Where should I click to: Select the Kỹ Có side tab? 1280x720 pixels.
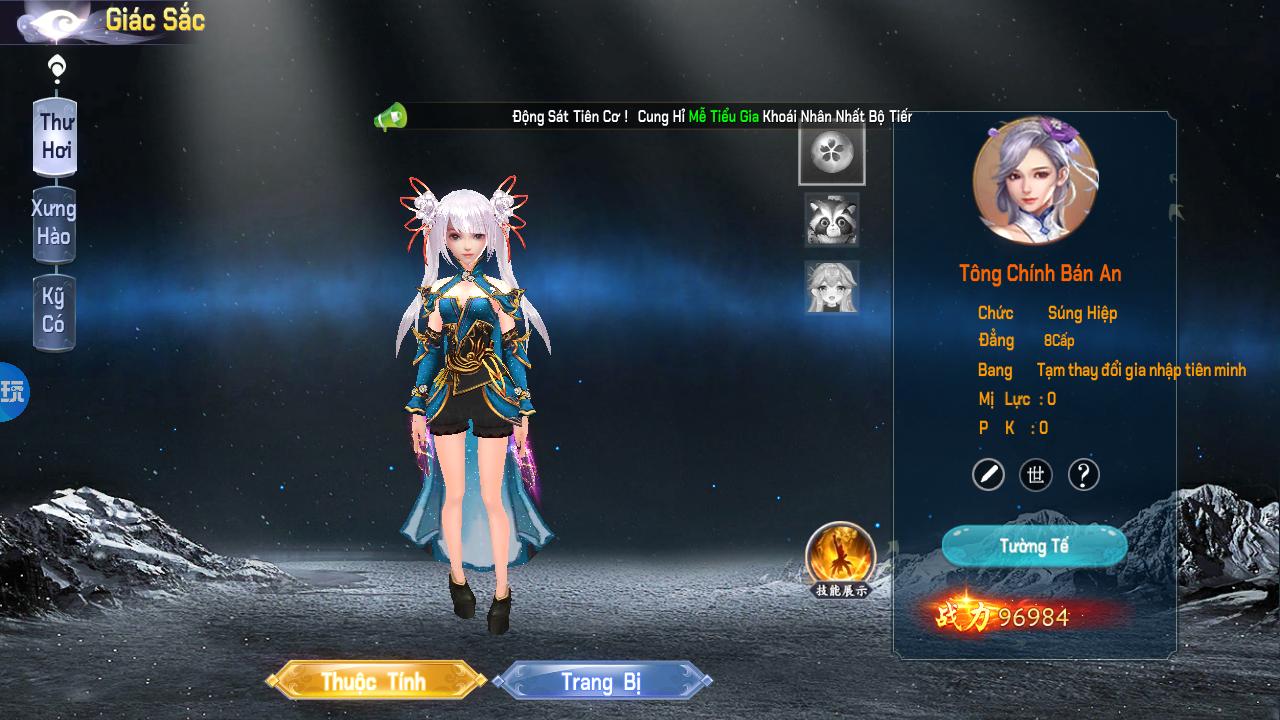[x=54, y=311]
